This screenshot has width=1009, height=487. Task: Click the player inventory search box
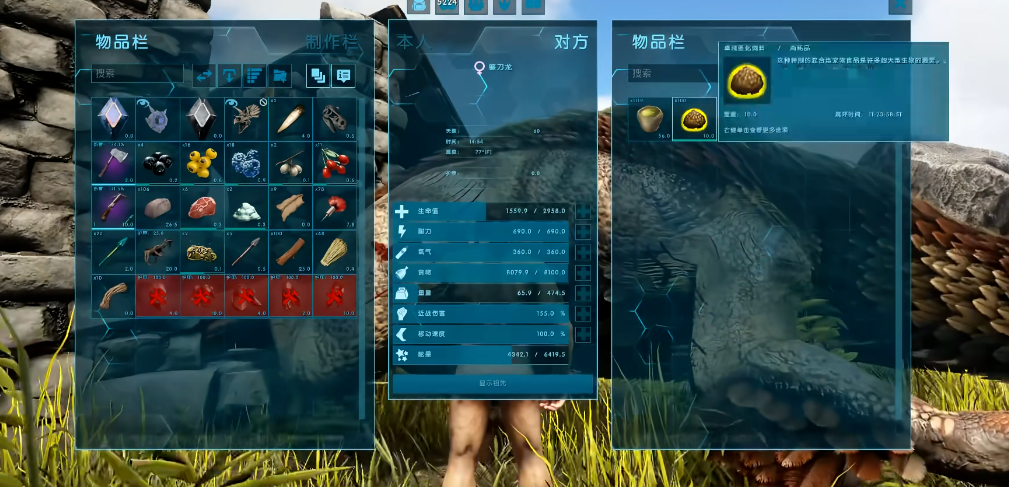click(137, 74)
